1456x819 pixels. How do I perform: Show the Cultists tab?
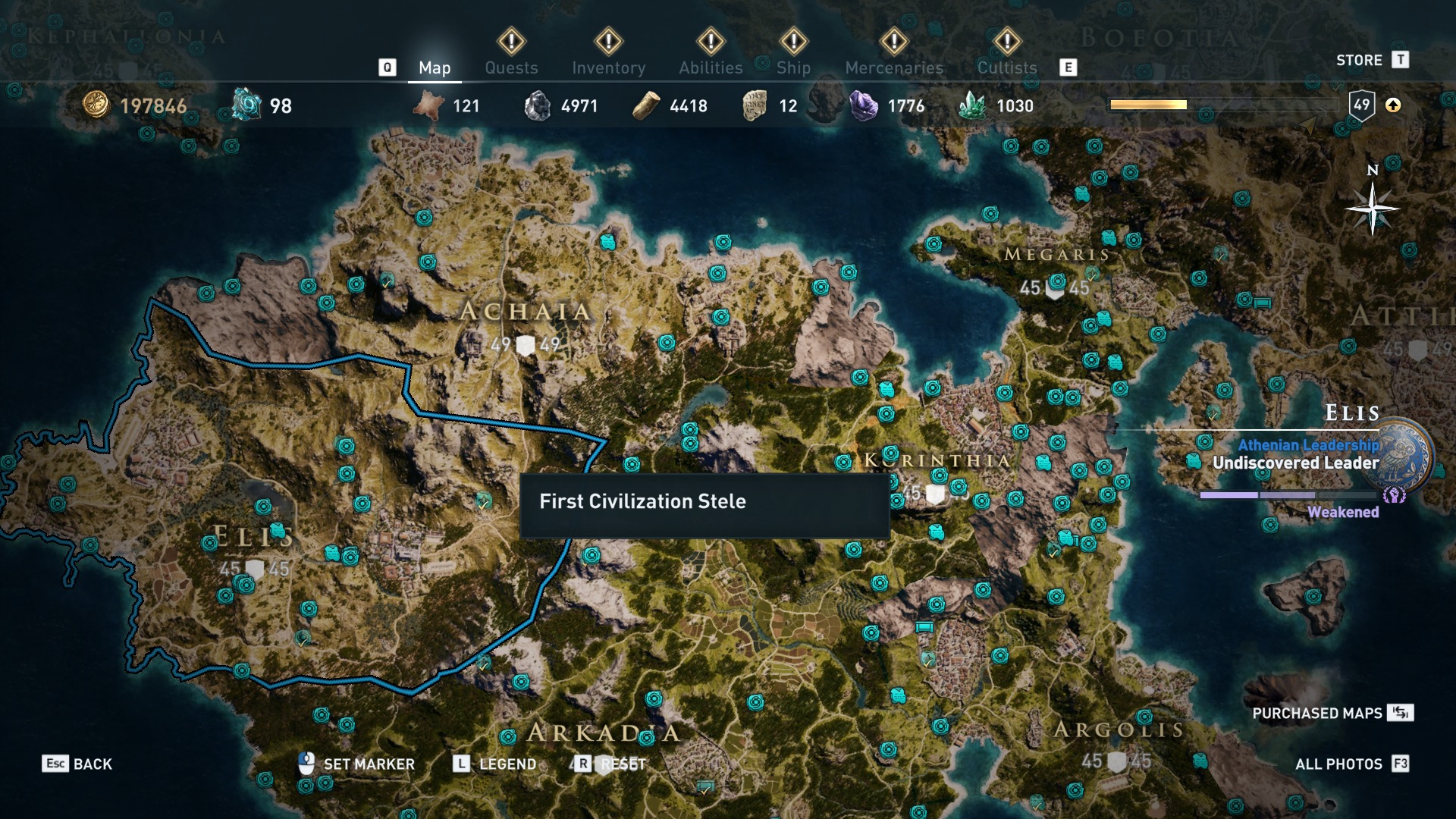coord(1006,67)
